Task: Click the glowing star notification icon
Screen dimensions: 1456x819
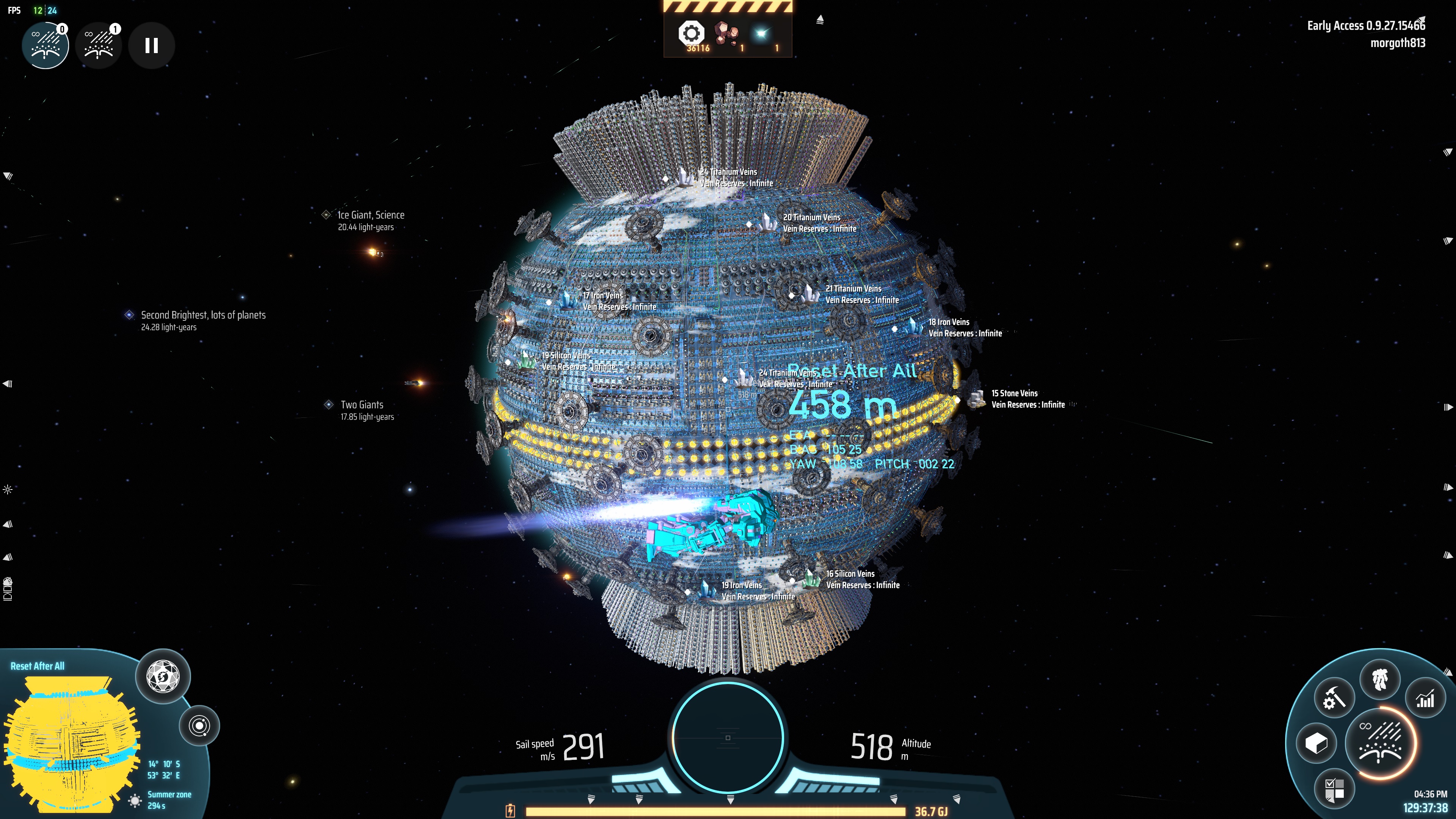Action: pyautogui.click(x=761, y=34)
